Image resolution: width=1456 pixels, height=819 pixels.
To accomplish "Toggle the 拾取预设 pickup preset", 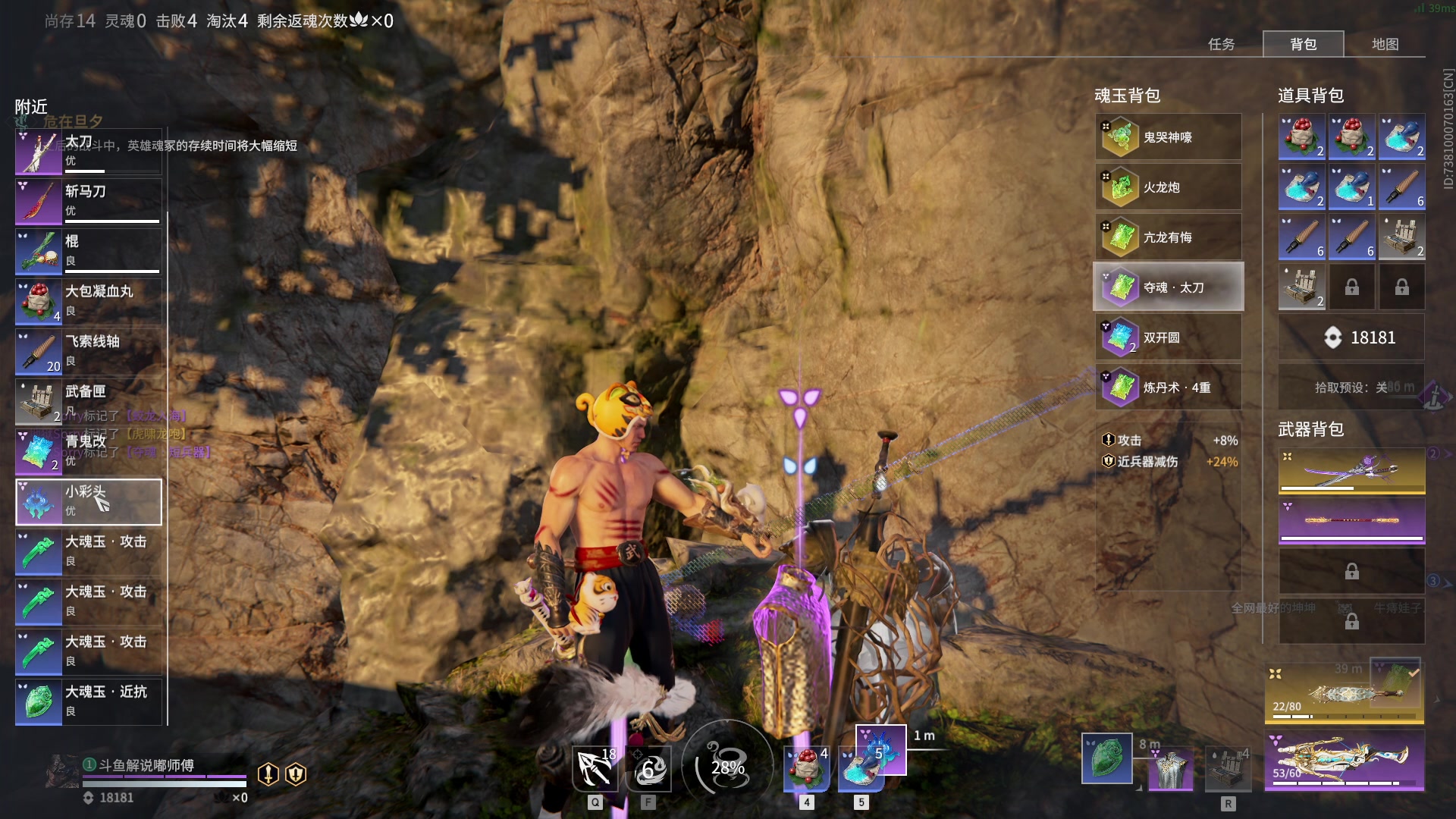I will (x=1351, y=388).
